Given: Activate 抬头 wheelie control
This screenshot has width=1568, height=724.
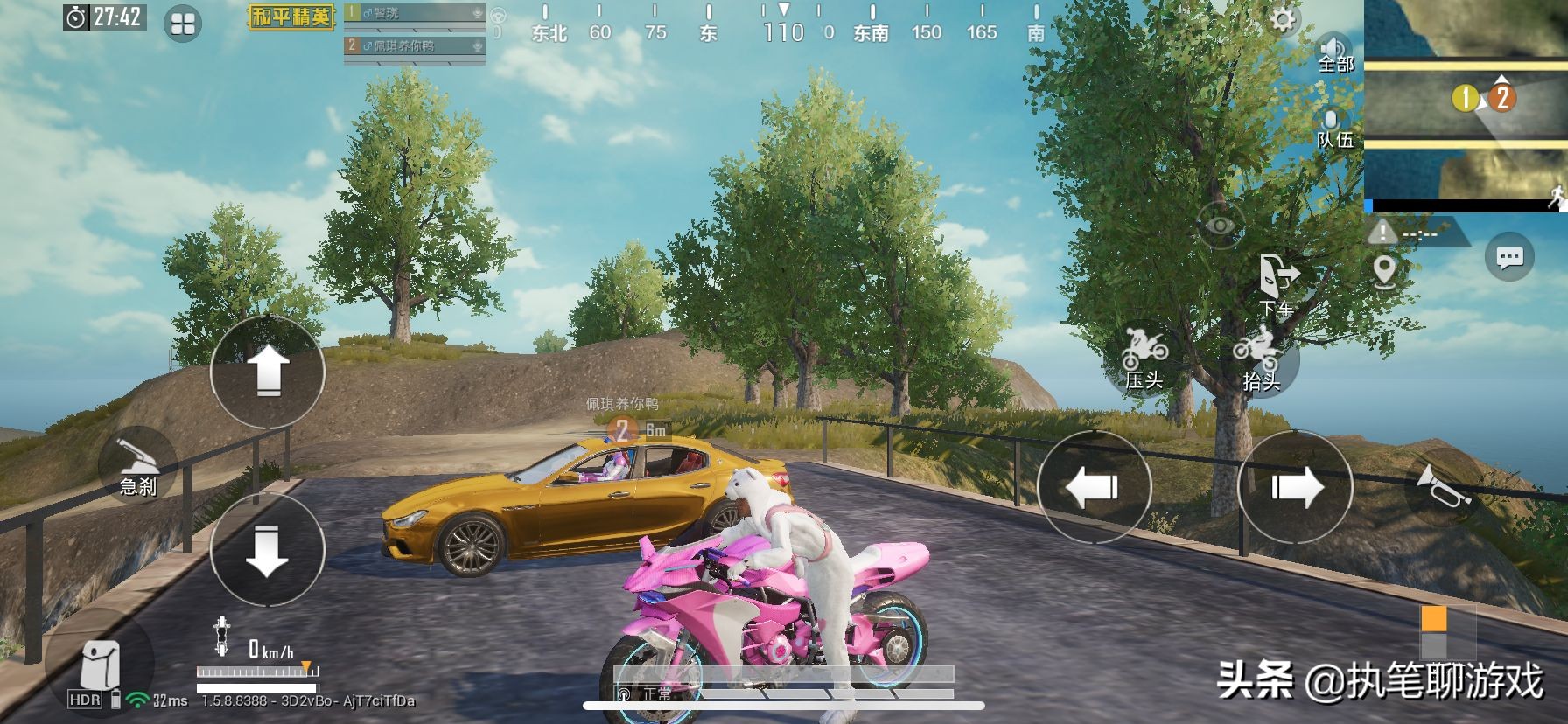Looking at the screenshot, I should coord(1260,358).
